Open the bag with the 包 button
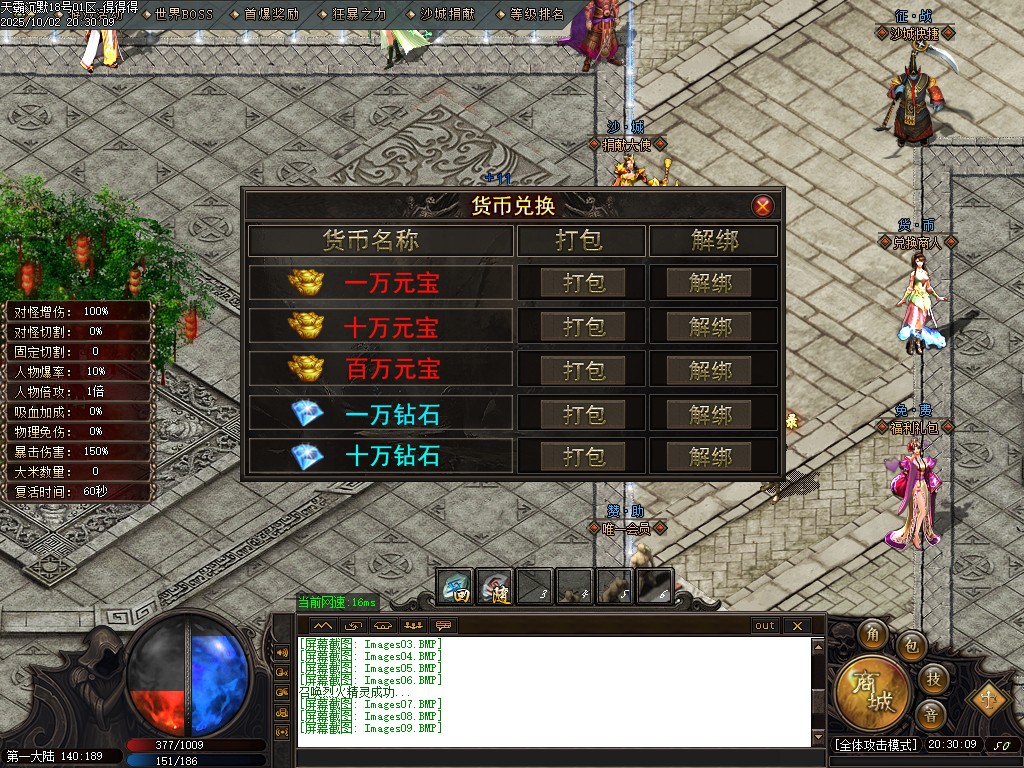 click(911, 646)
